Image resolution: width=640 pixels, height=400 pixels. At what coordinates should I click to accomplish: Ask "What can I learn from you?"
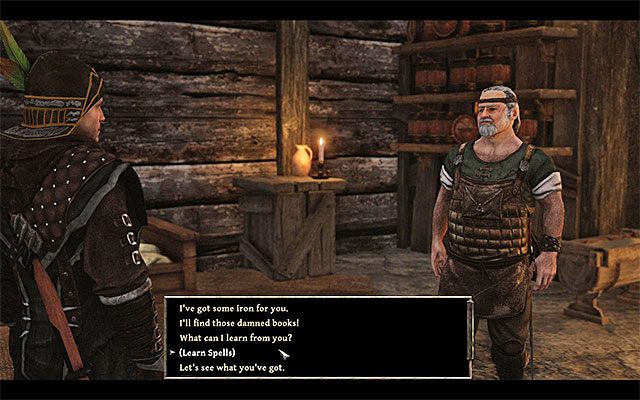pos(237,339)
